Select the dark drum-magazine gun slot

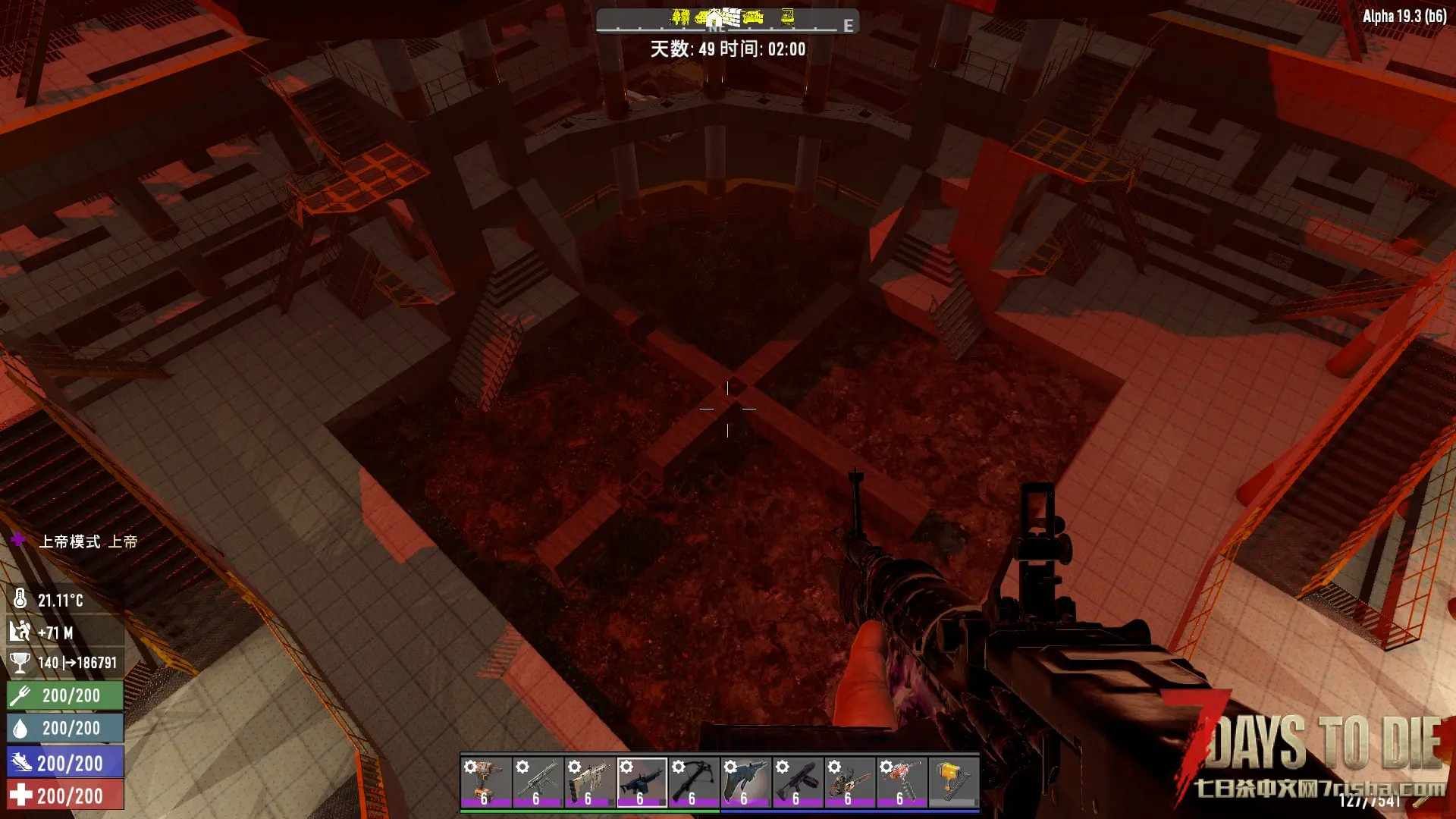point(797,782)
